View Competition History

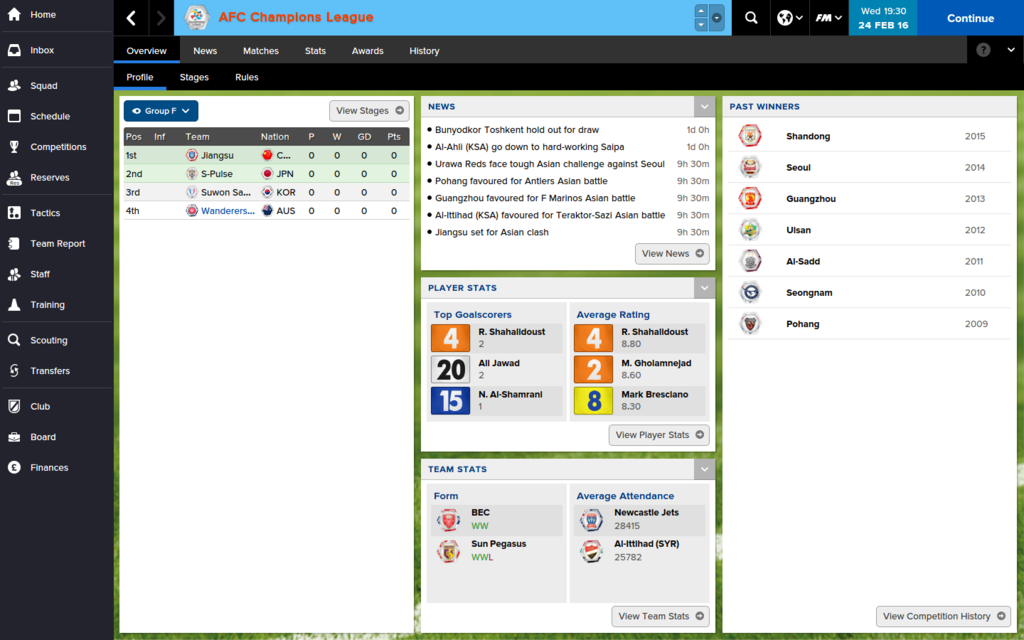(943, 616)
